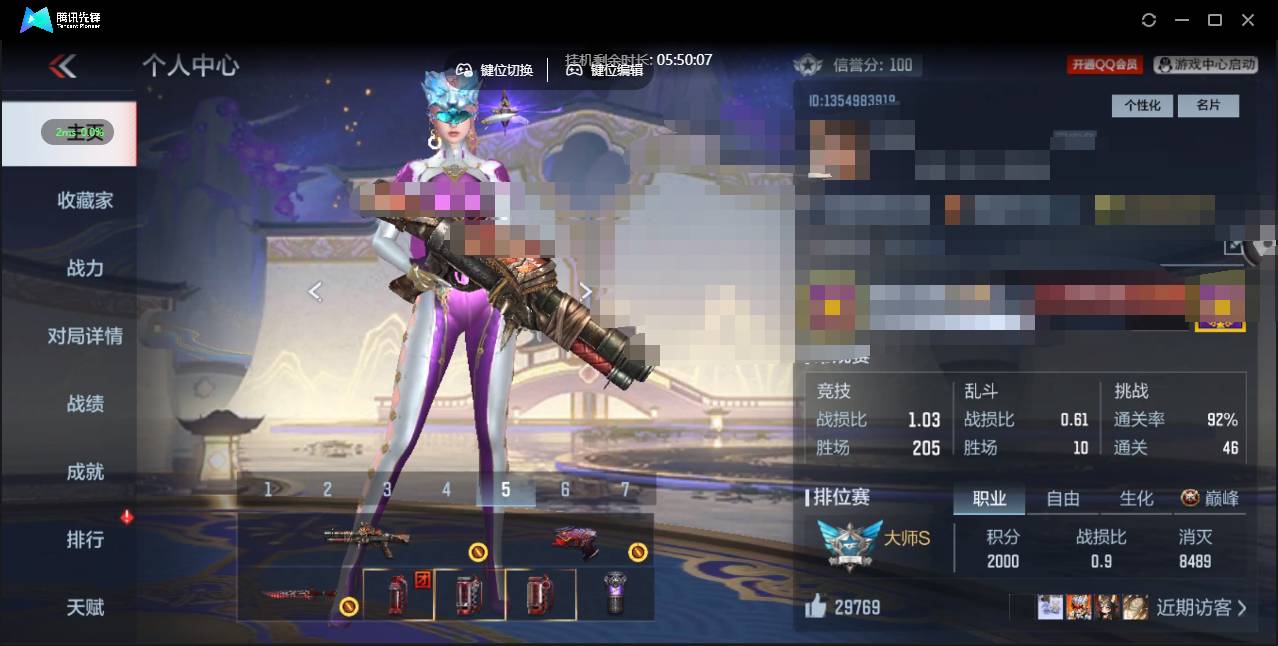
Task: Open the 个性化 personalization button
Action: coord(1142,105)
